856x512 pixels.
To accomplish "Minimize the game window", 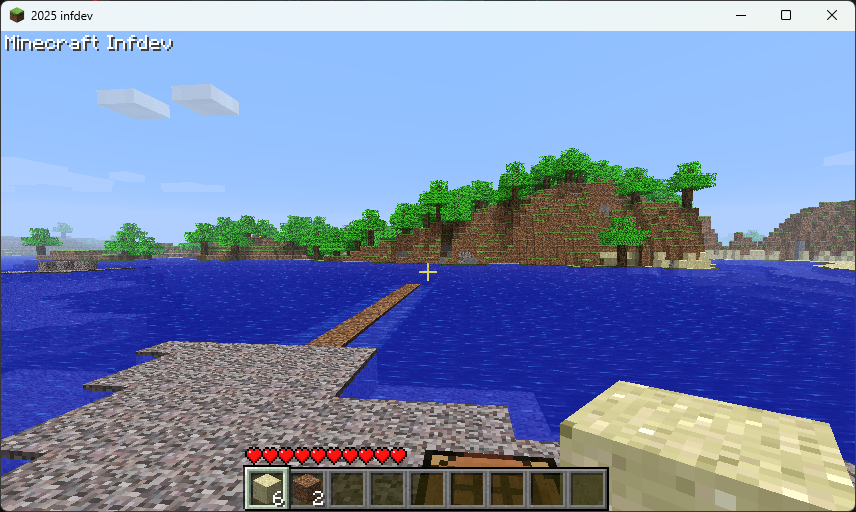I will click(741, 15).
